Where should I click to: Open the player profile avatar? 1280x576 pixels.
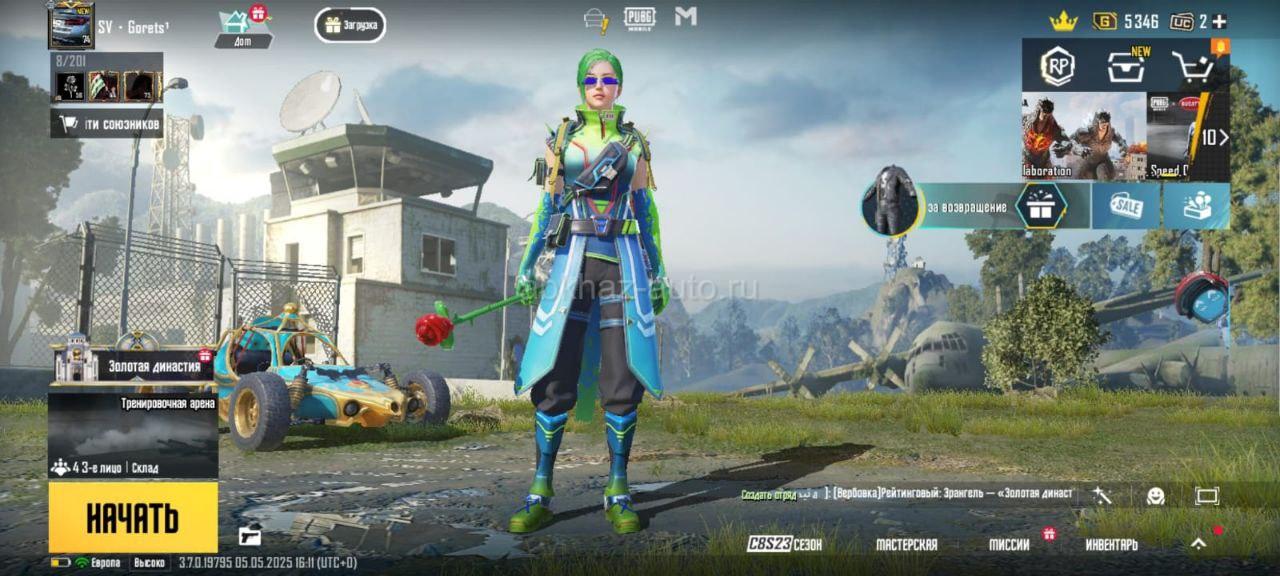point(71,25)
